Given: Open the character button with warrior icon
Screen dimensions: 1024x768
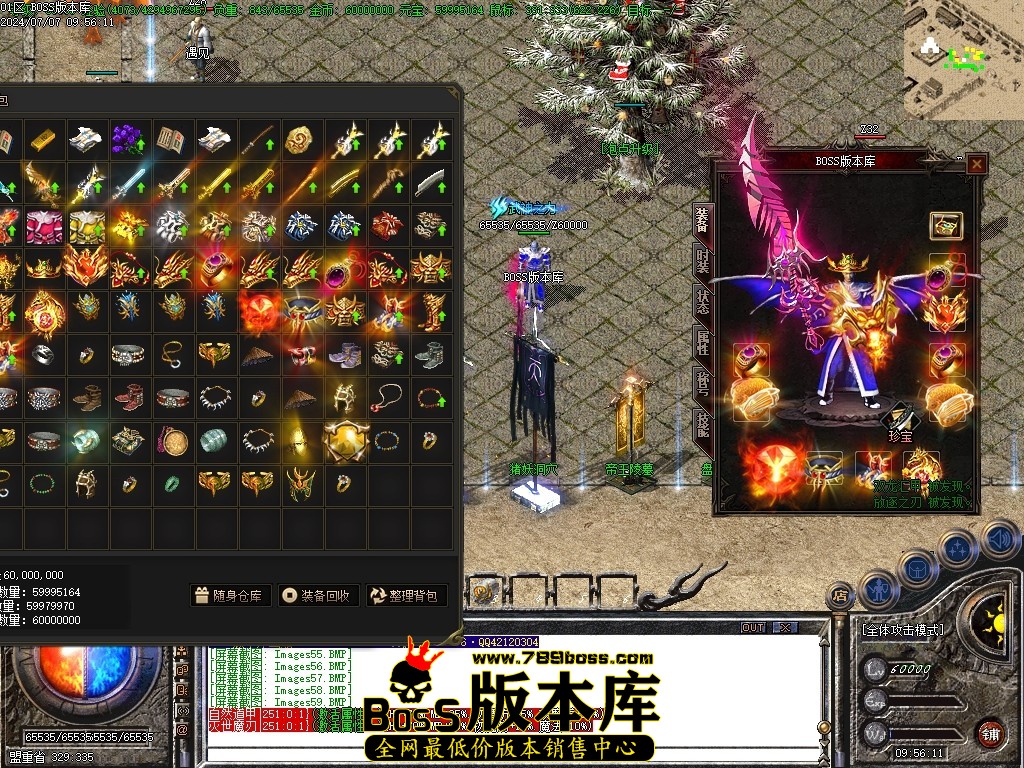Looking at the screenshot, I should [876, 589].
